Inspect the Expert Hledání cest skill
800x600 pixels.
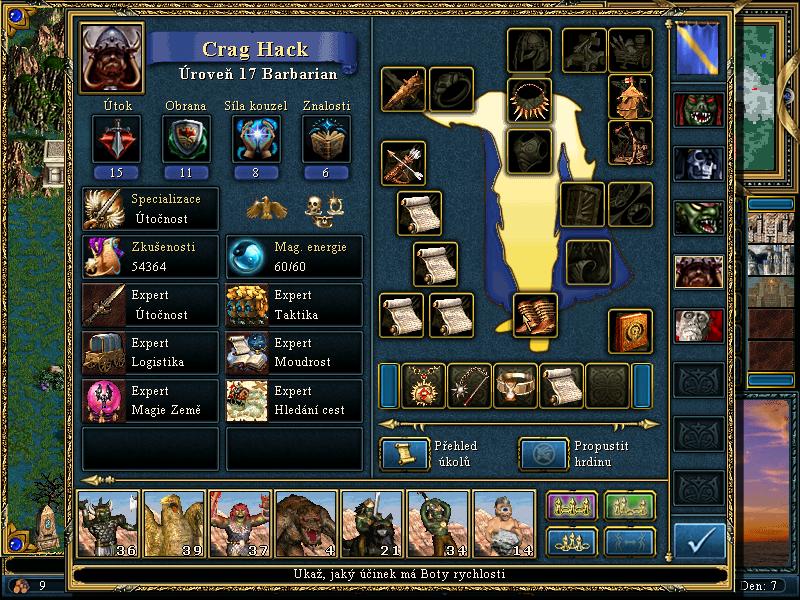click(295, 400)
